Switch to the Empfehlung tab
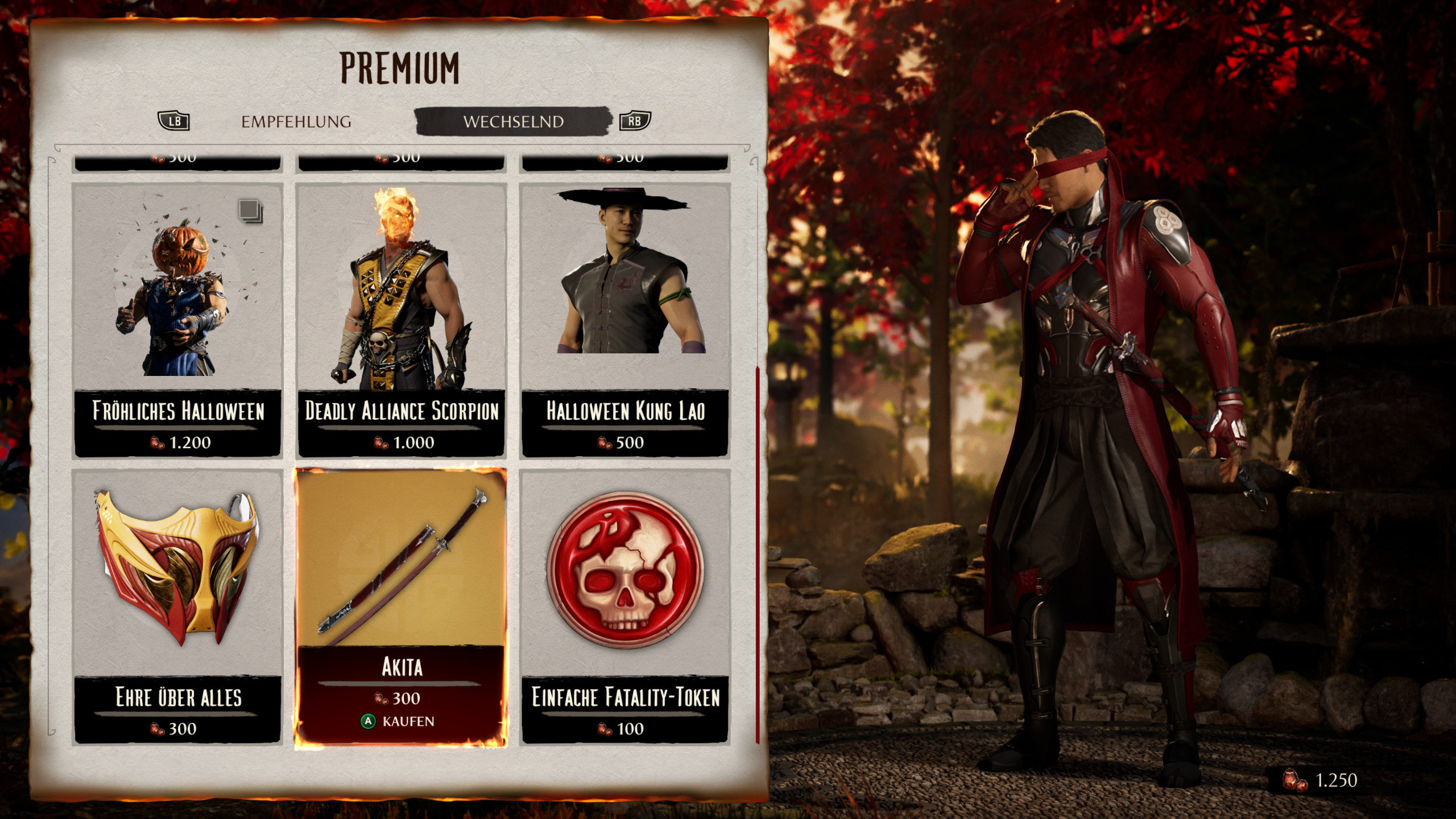 pyautogui.click(x=296, y=122)
